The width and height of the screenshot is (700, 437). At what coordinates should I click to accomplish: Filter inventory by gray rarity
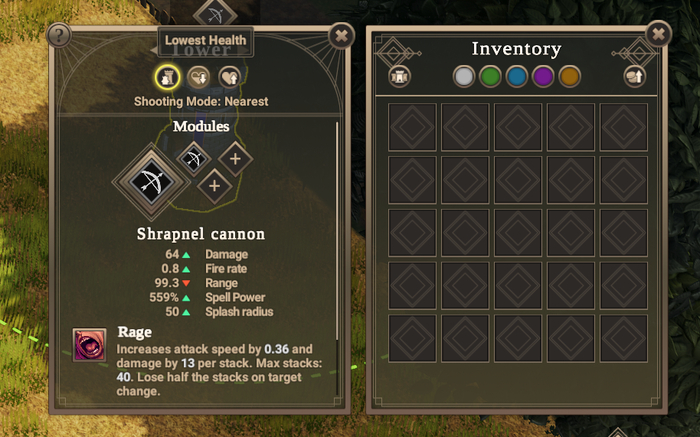(463, 76)
